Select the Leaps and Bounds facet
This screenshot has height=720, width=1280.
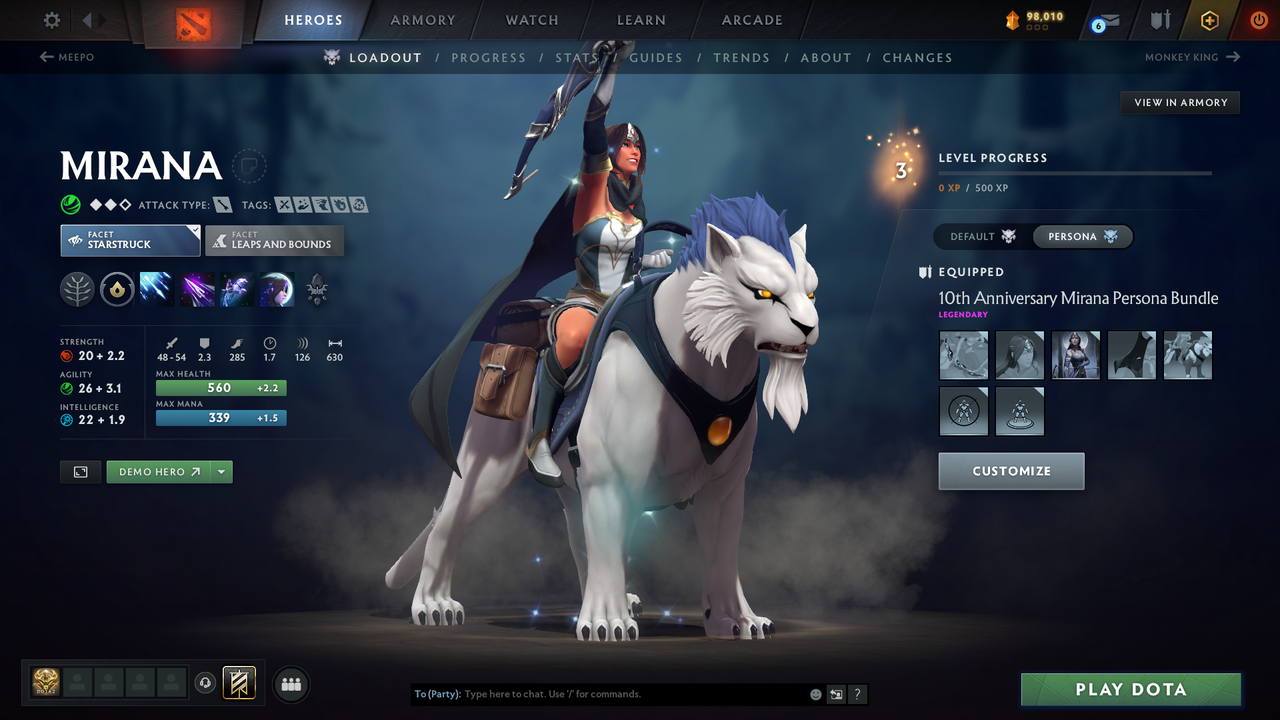[274, 241]
